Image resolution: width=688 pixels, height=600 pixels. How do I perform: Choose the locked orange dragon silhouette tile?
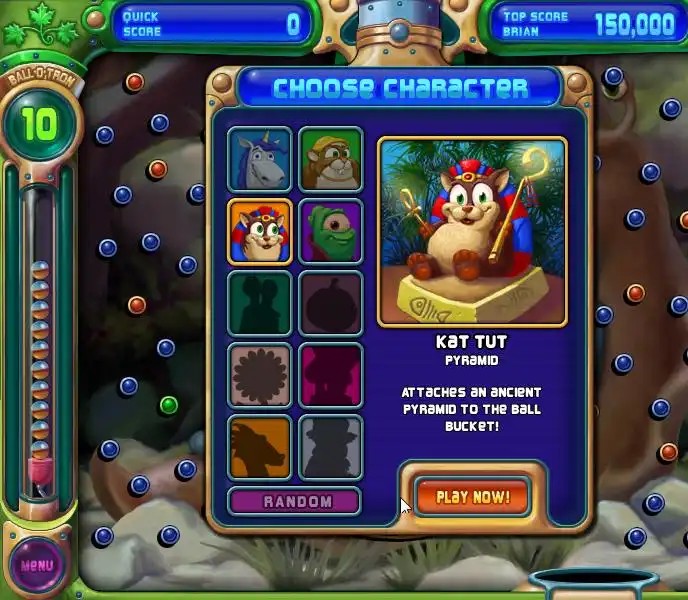260,446
